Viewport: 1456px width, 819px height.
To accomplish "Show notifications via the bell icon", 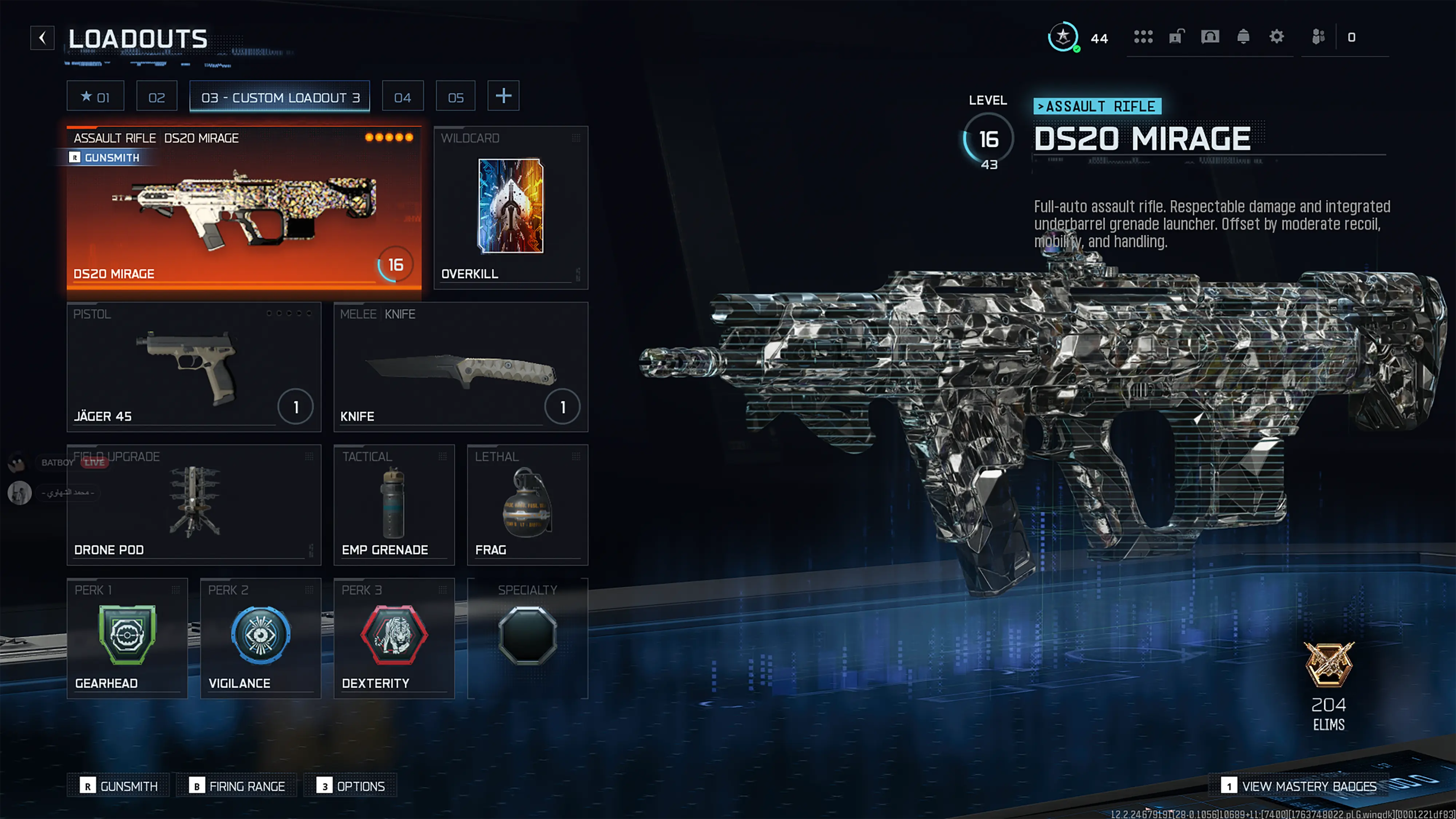I will pos(1243,37).
